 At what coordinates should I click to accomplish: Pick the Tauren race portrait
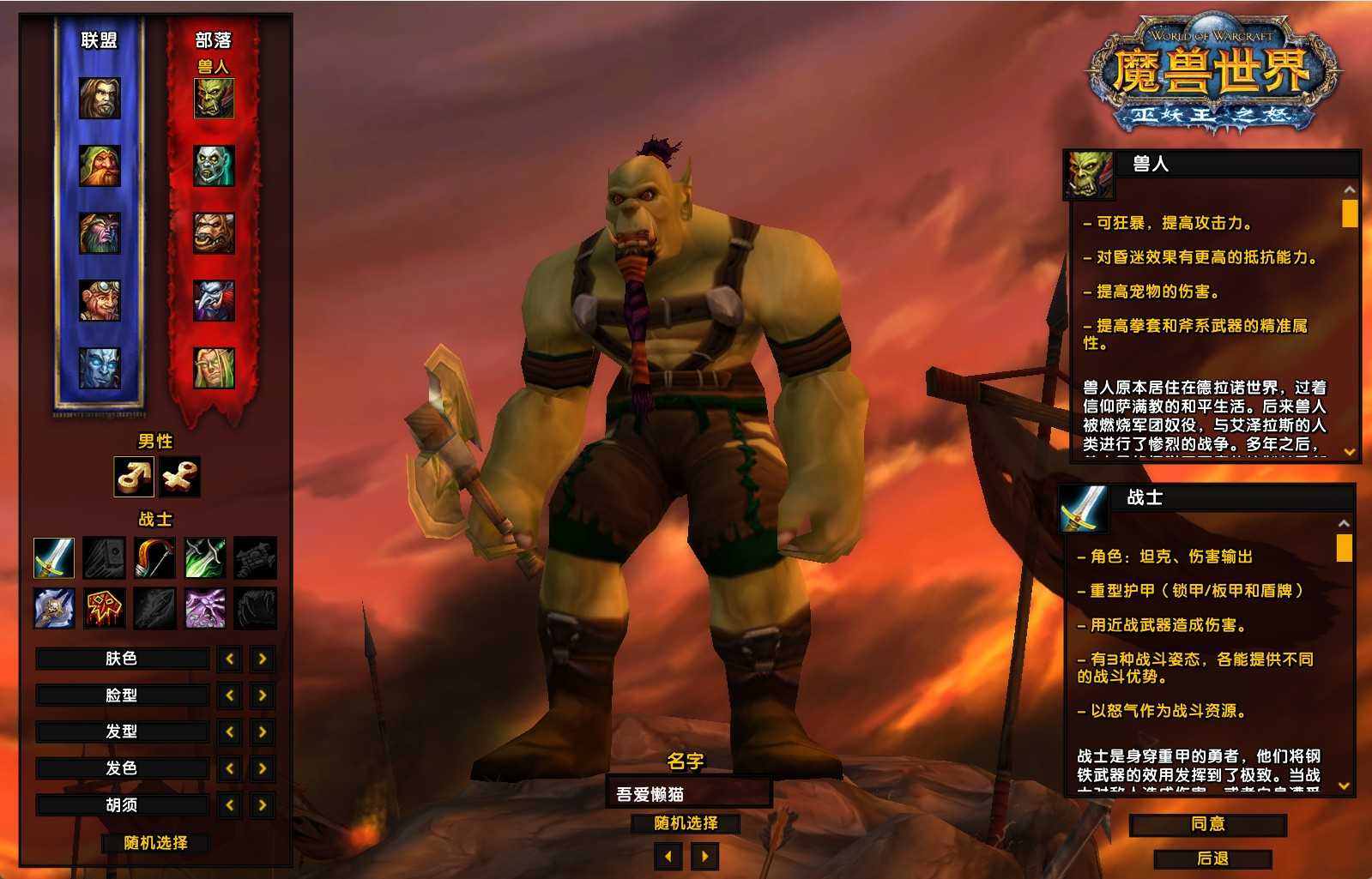coord(214,233)
